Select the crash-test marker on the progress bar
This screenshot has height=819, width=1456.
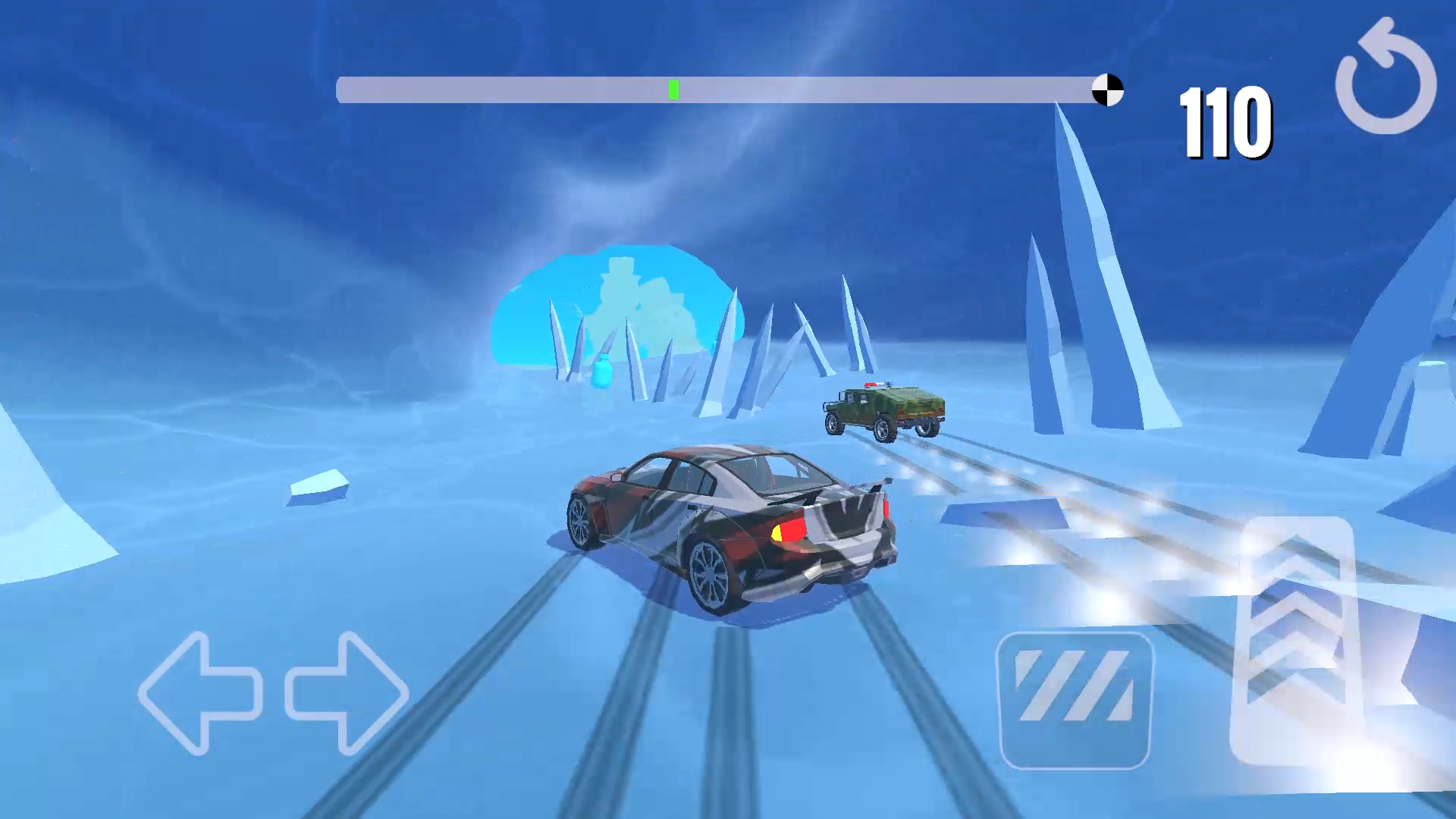tap(1108, 89)
